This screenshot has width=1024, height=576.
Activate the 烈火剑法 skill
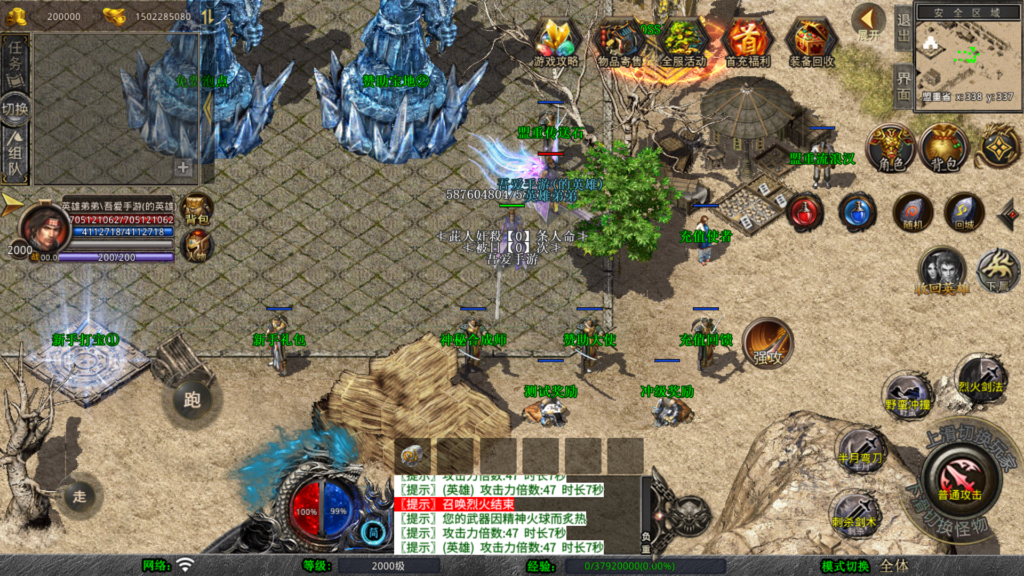[x=980, y=376]
